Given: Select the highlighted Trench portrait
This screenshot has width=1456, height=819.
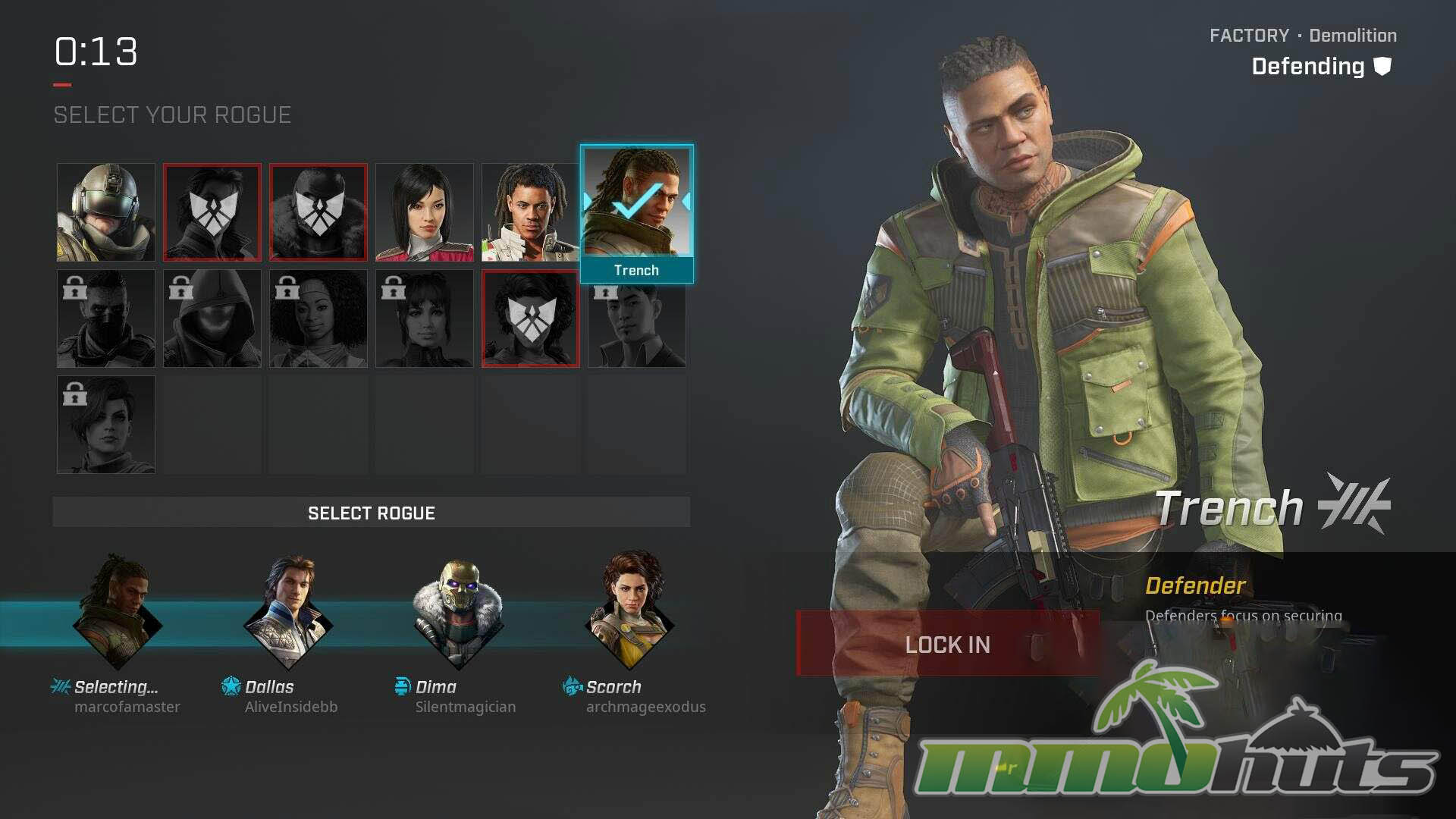Looking at the screenshot, I should pyautogui.click(x=636, y=203).
